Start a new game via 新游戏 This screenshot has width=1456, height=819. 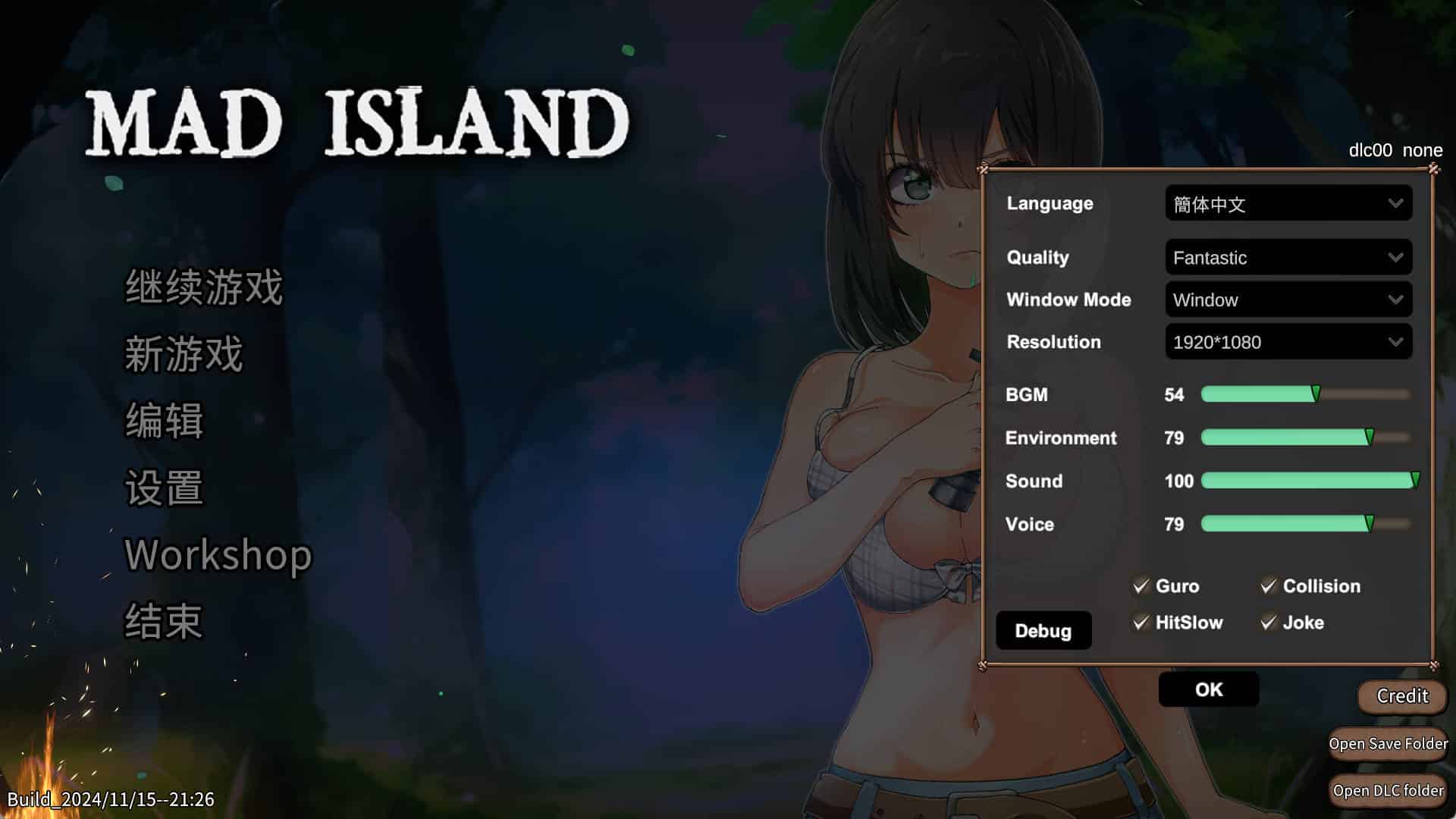tap(184, 354)
